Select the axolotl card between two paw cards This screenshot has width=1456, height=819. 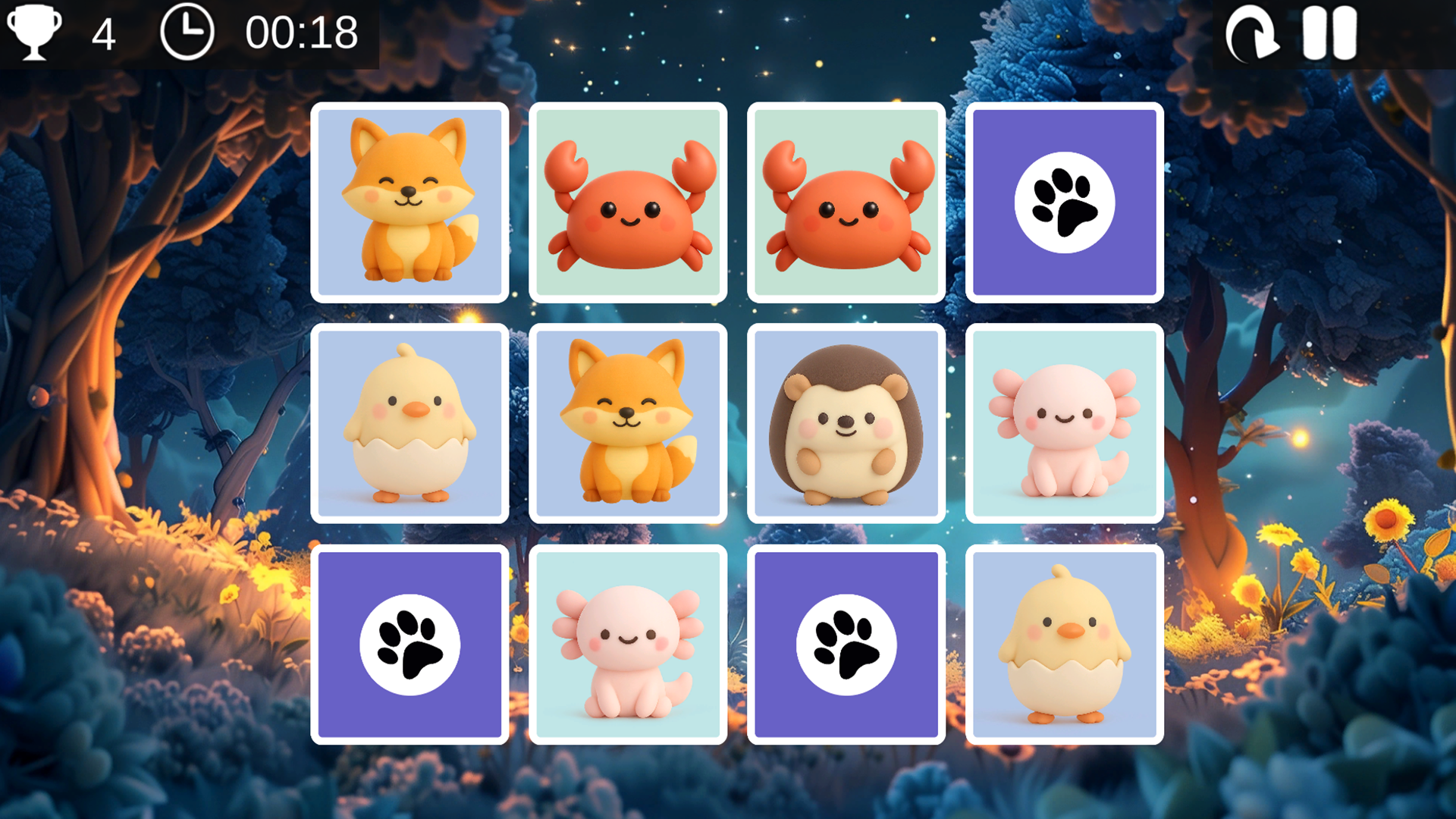[627, 645]
